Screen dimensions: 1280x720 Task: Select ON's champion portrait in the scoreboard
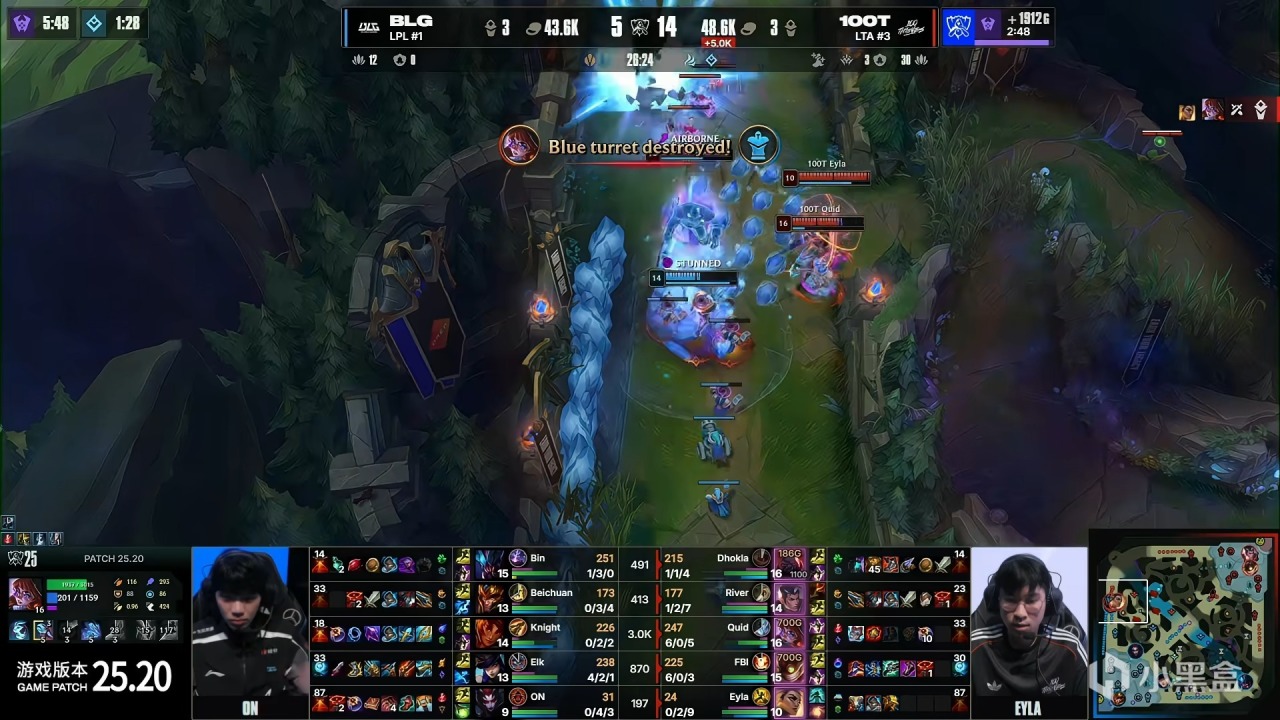coord(491,702)
